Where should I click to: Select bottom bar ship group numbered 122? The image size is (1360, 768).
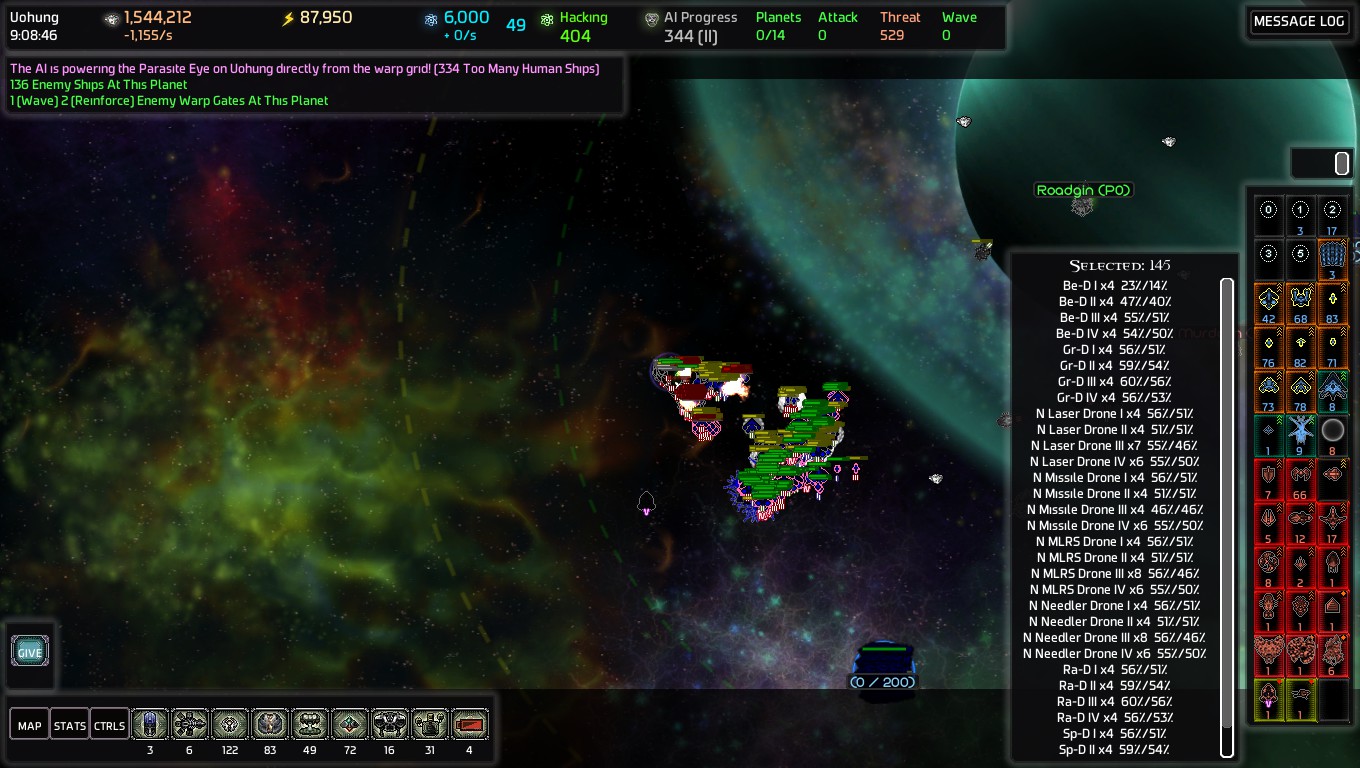[230, 724]
